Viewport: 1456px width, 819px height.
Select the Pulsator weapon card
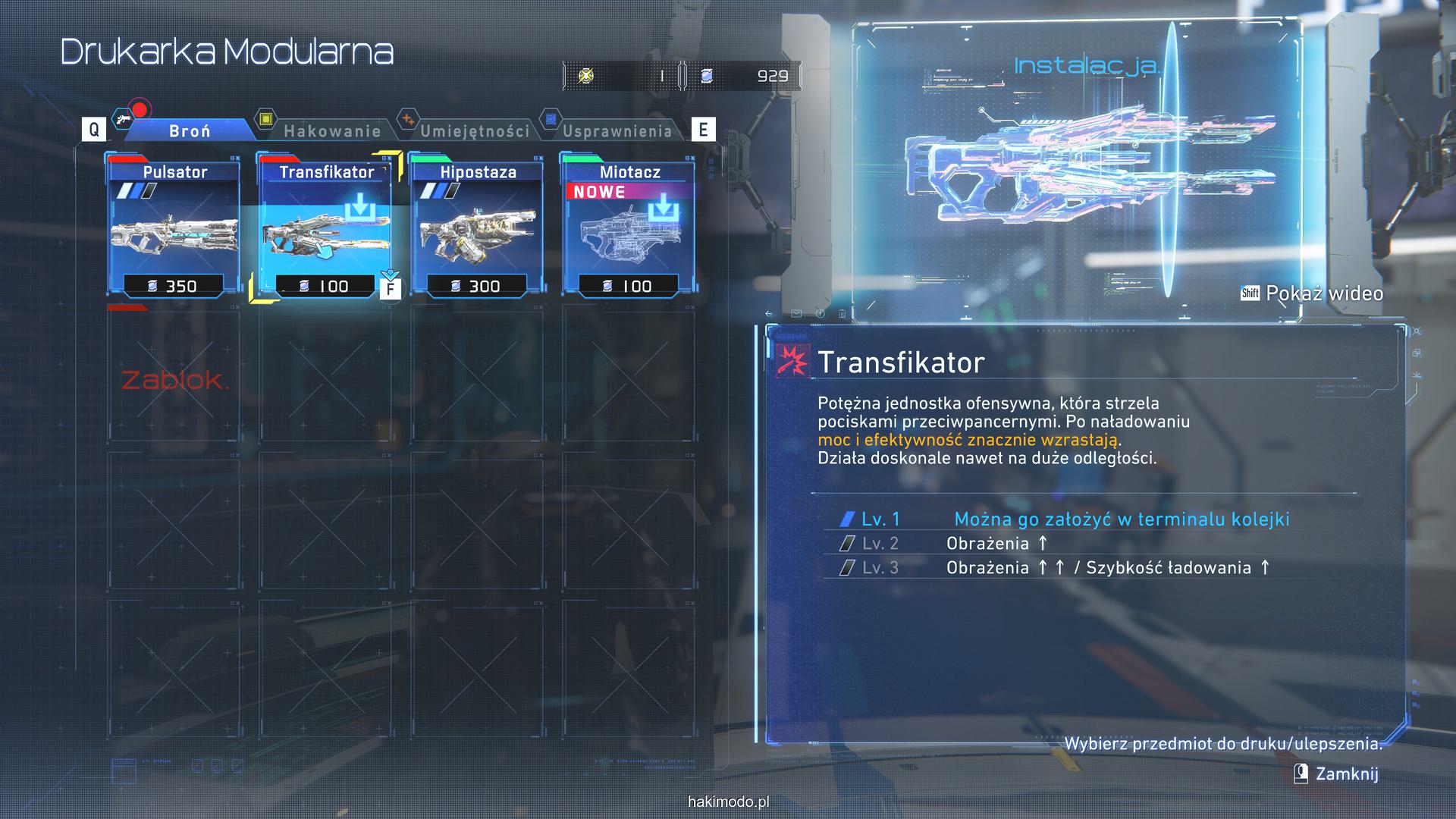pyautogui.click(x=174, y=227)
